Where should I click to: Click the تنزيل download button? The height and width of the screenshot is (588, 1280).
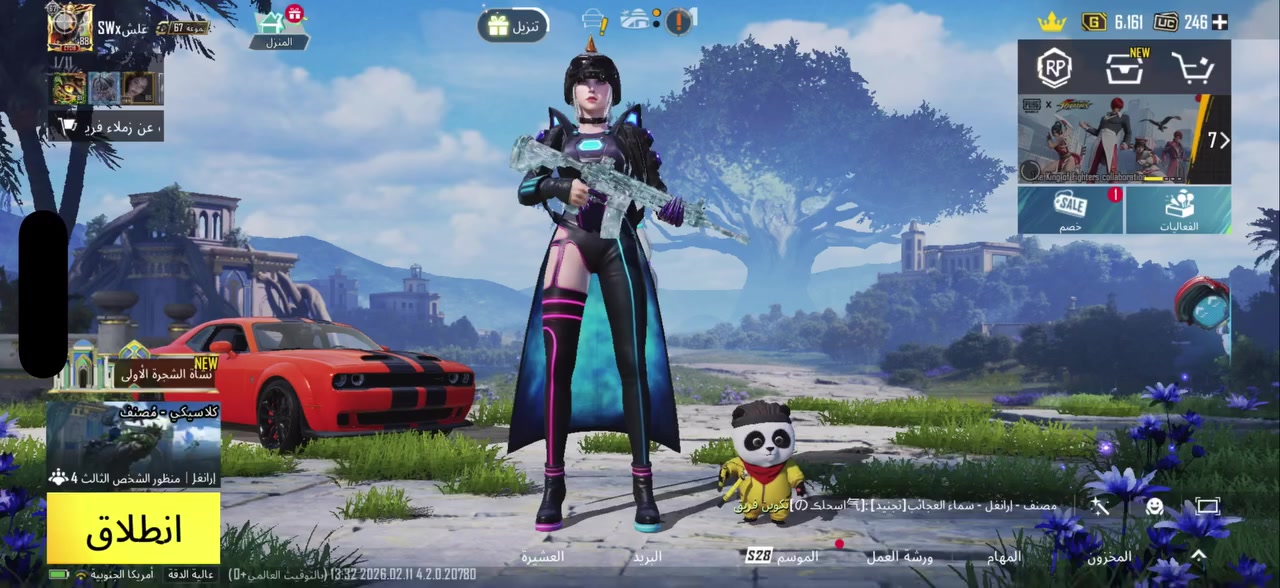(513, 25)
